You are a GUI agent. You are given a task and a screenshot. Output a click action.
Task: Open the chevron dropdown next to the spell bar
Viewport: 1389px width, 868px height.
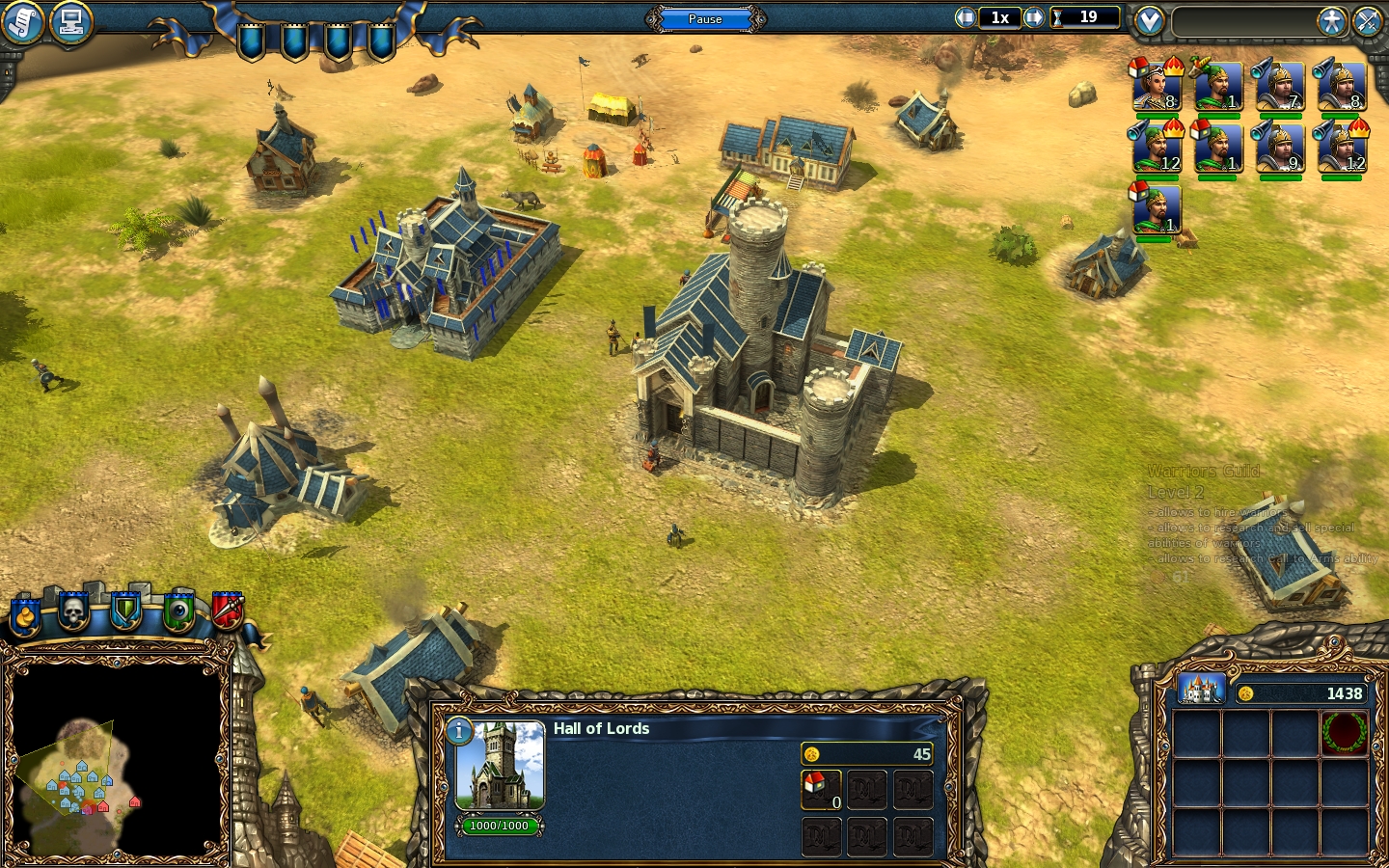[1149, 18]
